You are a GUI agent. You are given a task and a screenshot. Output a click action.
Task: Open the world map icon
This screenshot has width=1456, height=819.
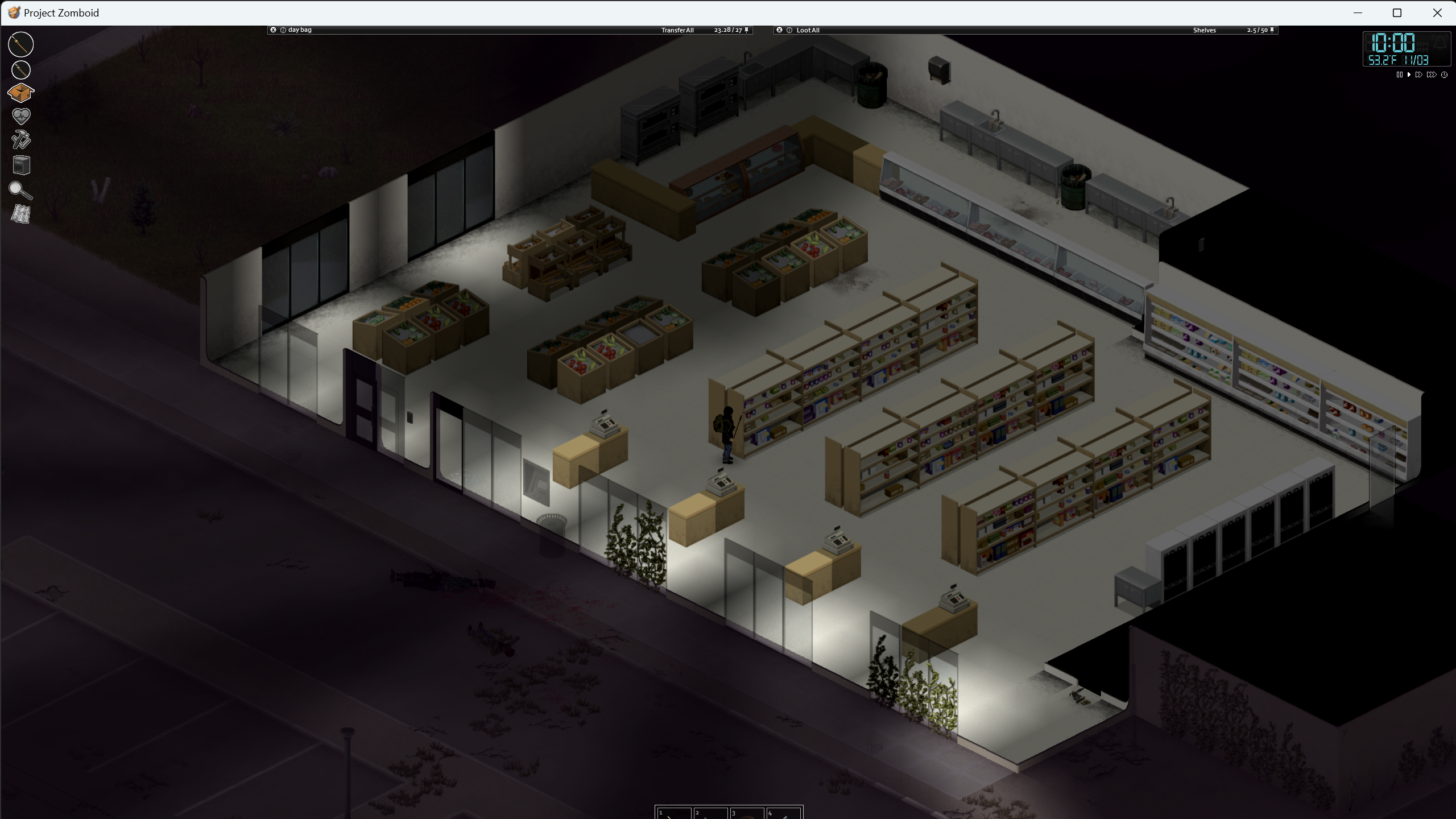21,214
